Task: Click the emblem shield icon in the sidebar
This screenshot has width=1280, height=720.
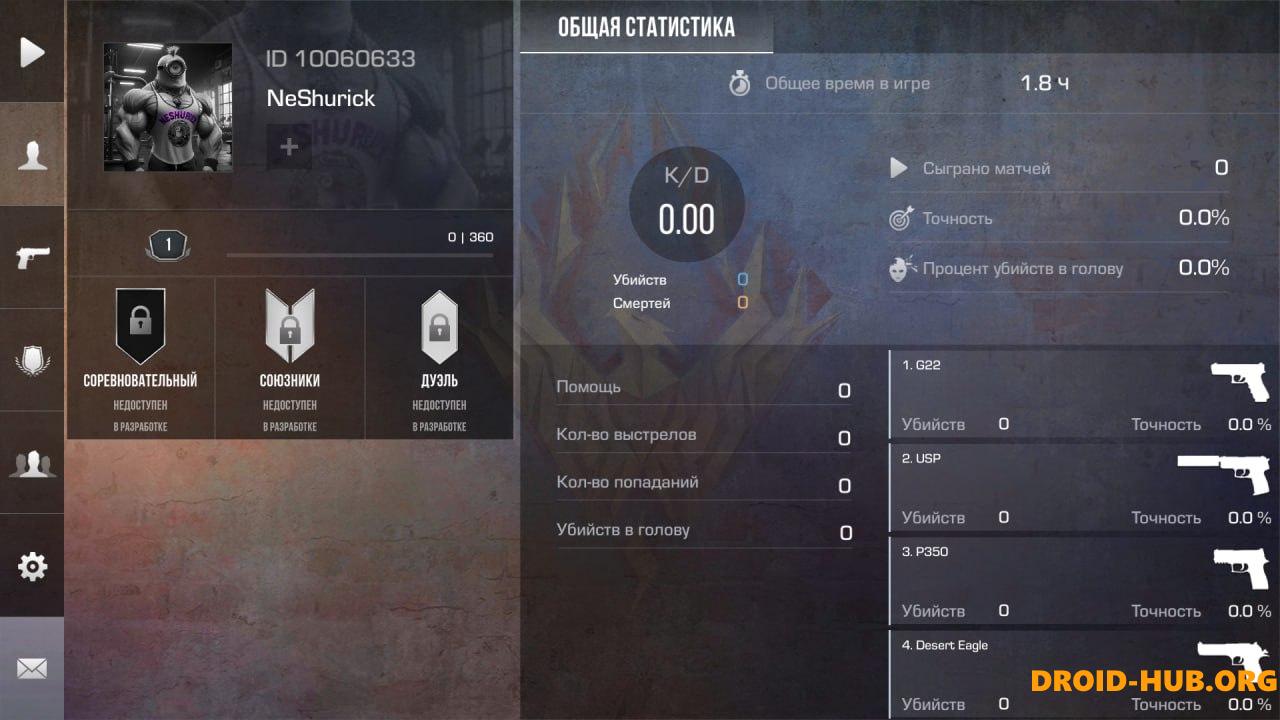Action: 31,360
